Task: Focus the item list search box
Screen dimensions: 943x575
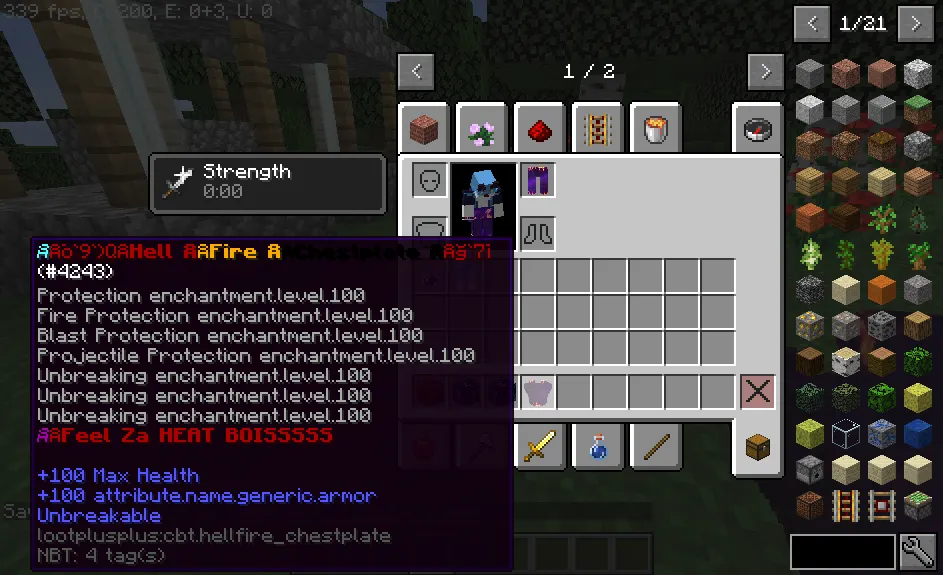Action: pyautogui.click(x=842, y=551)
